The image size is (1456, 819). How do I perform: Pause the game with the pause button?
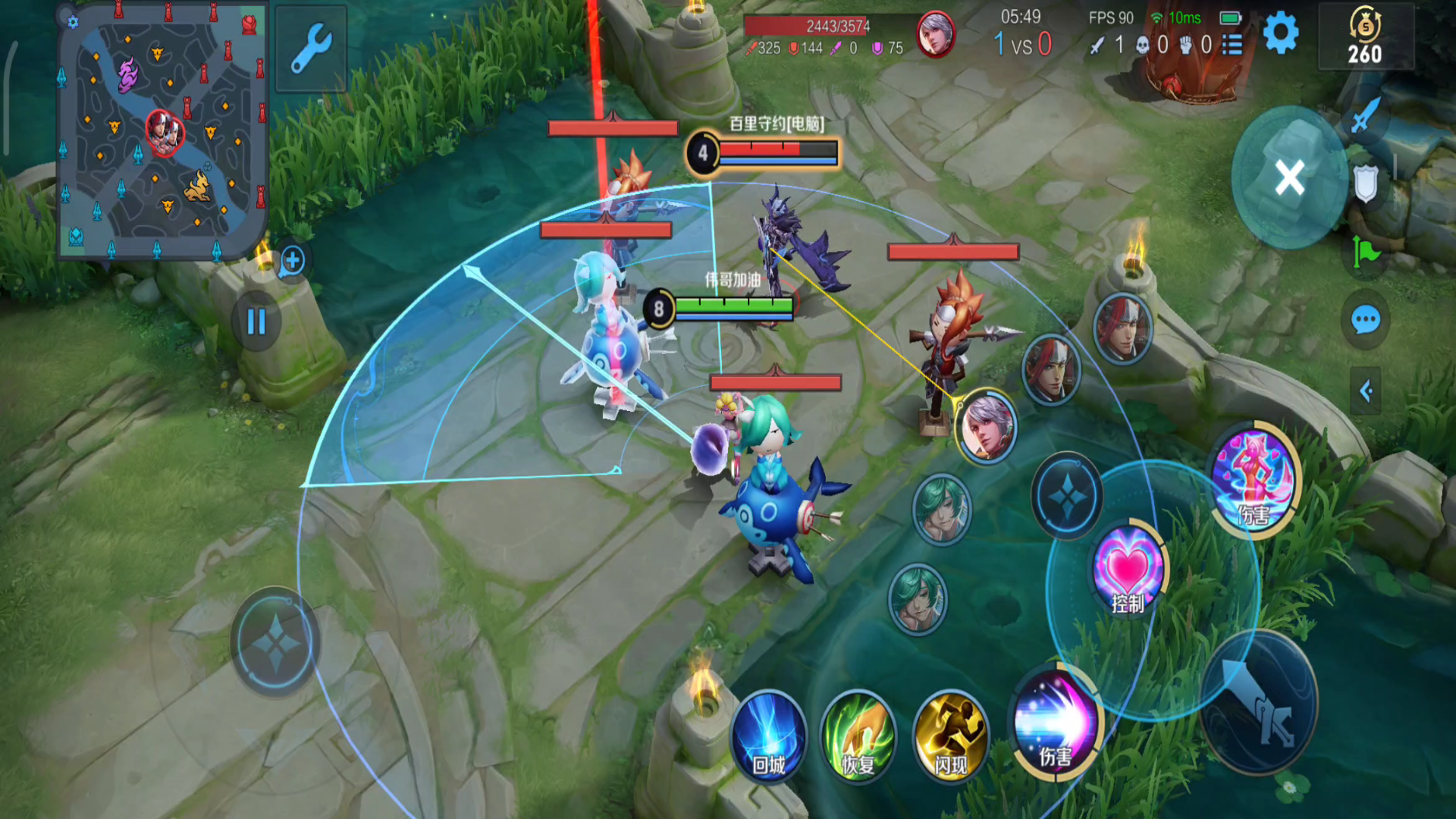(x=256, y=322)
